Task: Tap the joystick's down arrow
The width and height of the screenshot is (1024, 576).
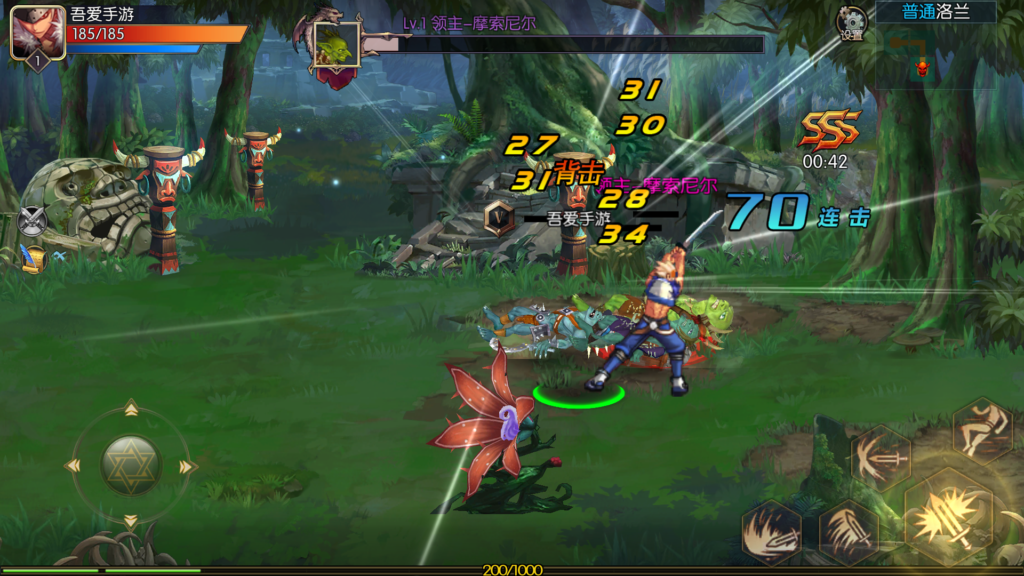Action: [131, 521]
